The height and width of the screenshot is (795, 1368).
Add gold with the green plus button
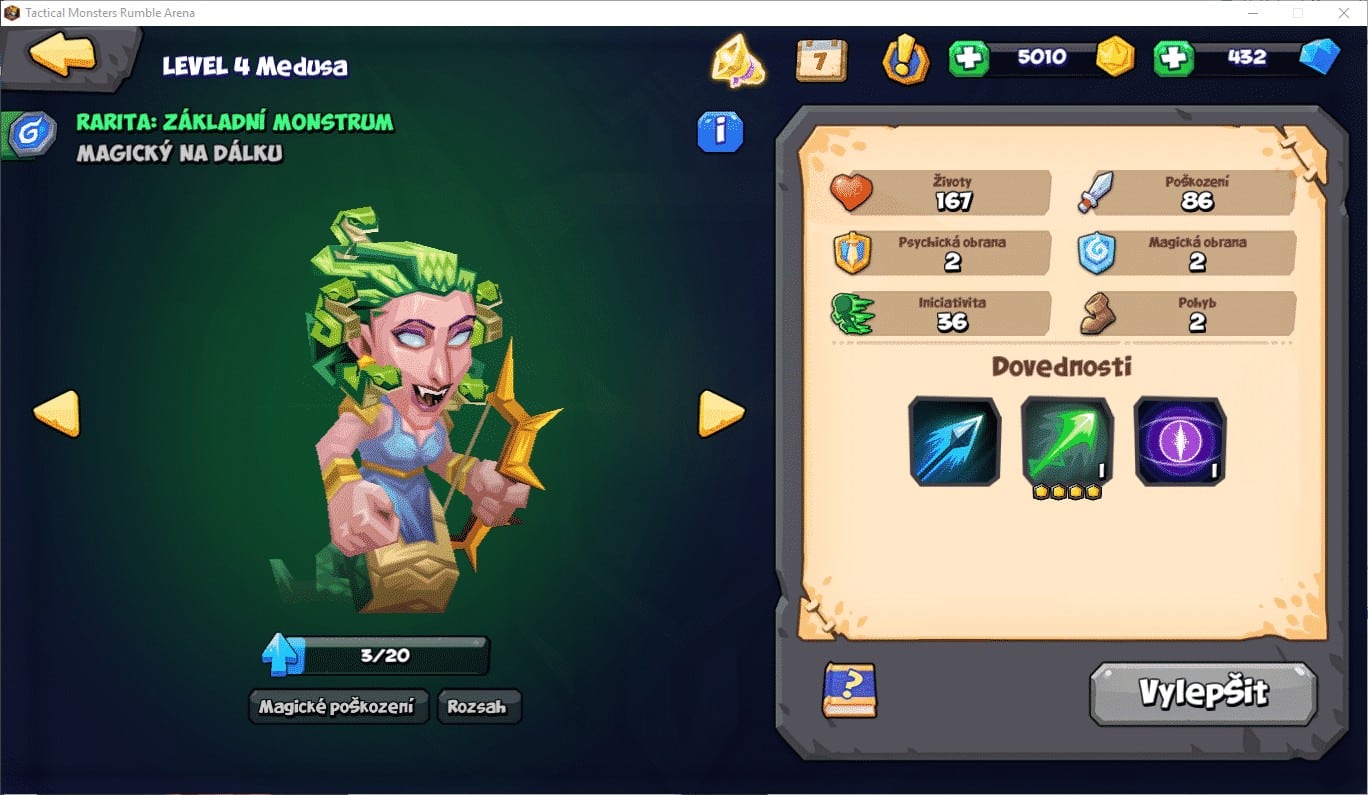(968, 58)
